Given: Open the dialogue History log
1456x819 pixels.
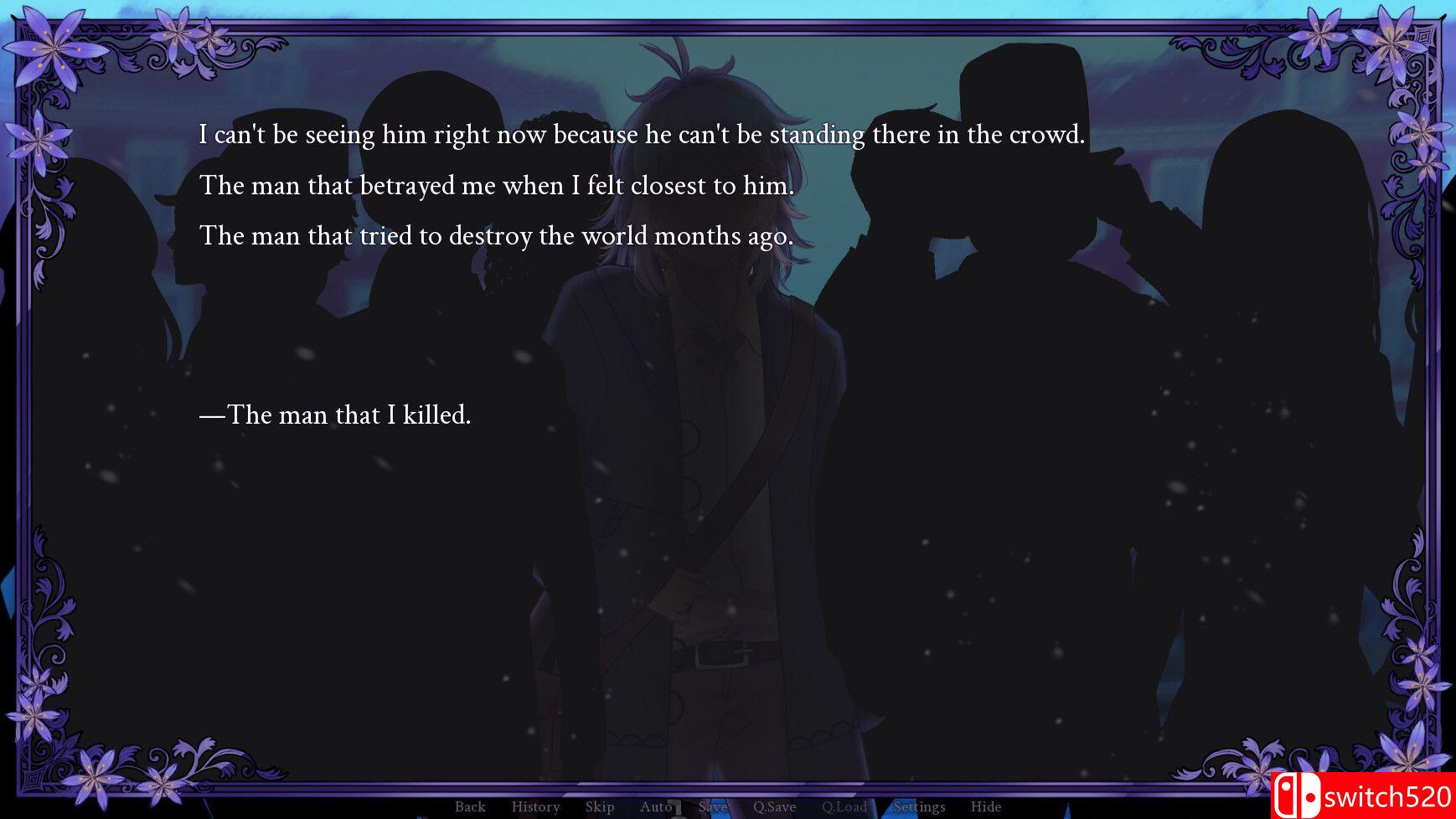Looking at the screenshot, I should [x=535, y=806].
